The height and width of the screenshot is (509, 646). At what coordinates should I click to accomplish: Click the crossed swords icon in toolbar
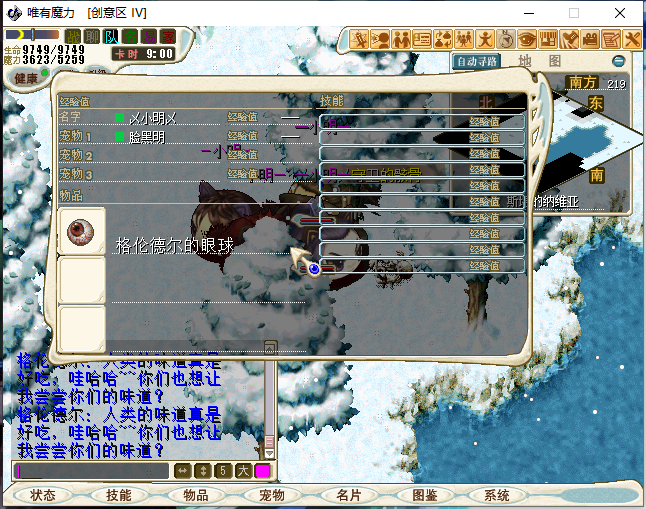632,39
